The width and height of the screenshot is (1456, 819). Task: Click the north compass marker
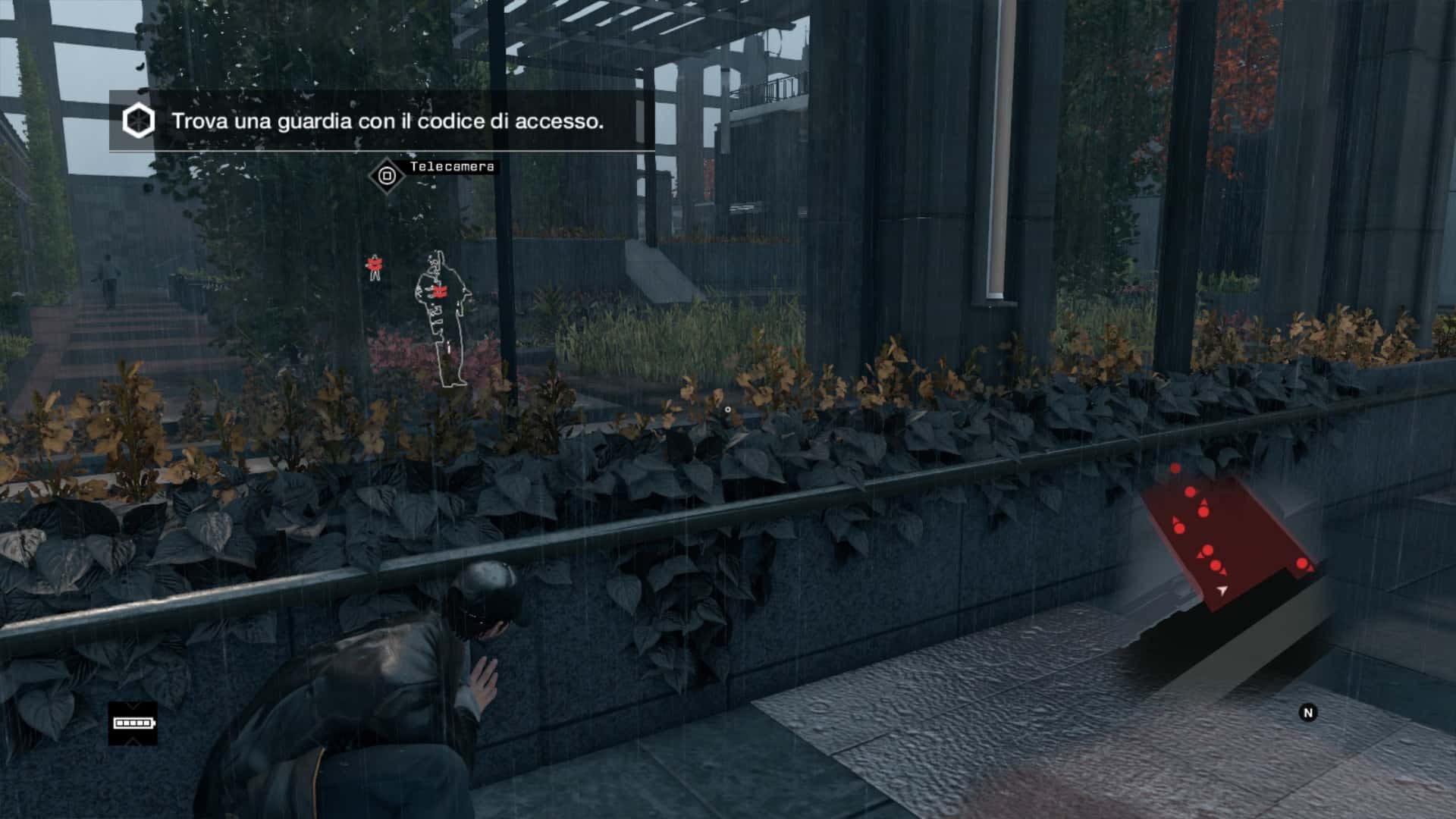click(x=1307, y=712)
